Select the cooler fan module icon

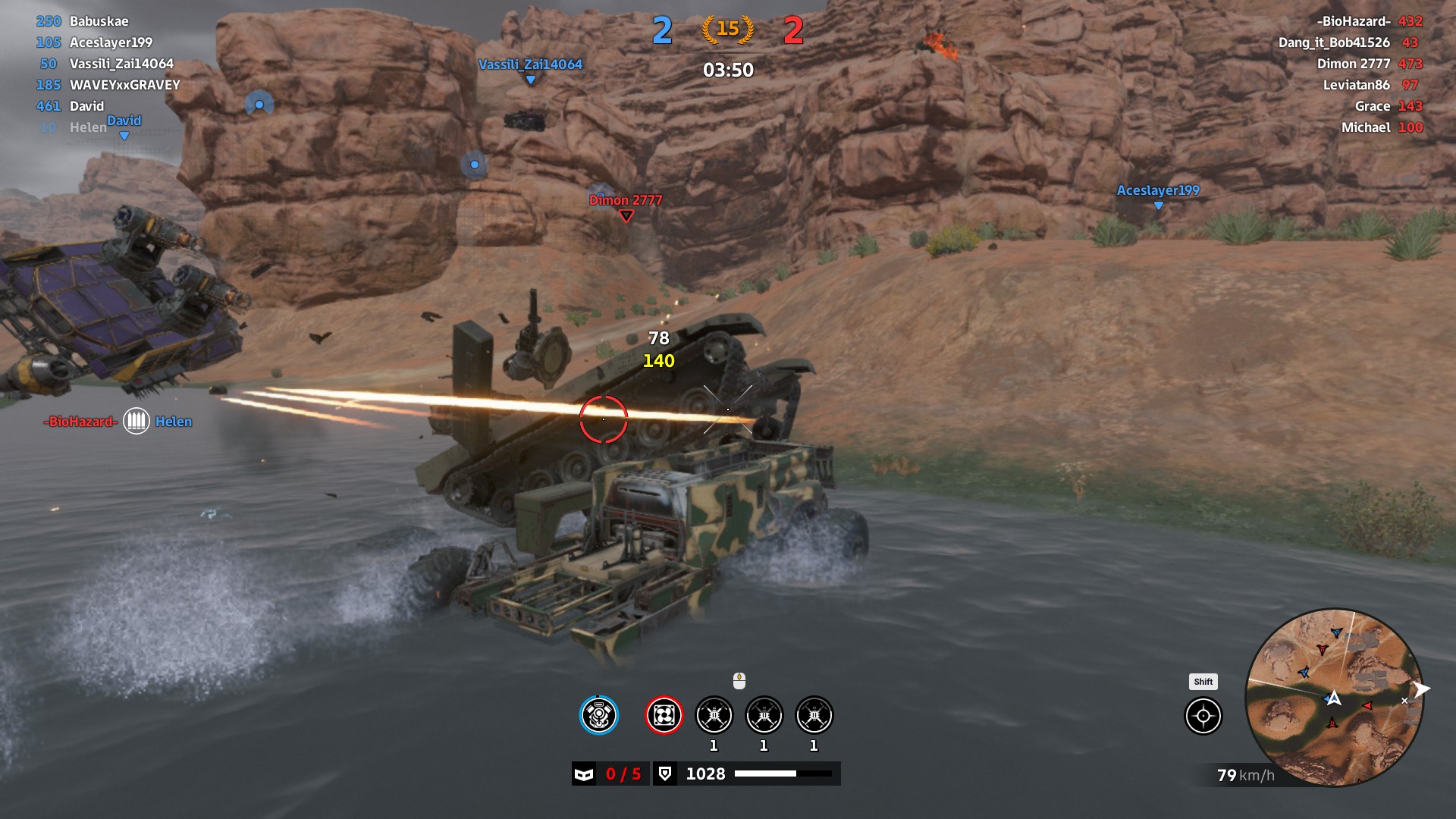[x=664, y=715]
